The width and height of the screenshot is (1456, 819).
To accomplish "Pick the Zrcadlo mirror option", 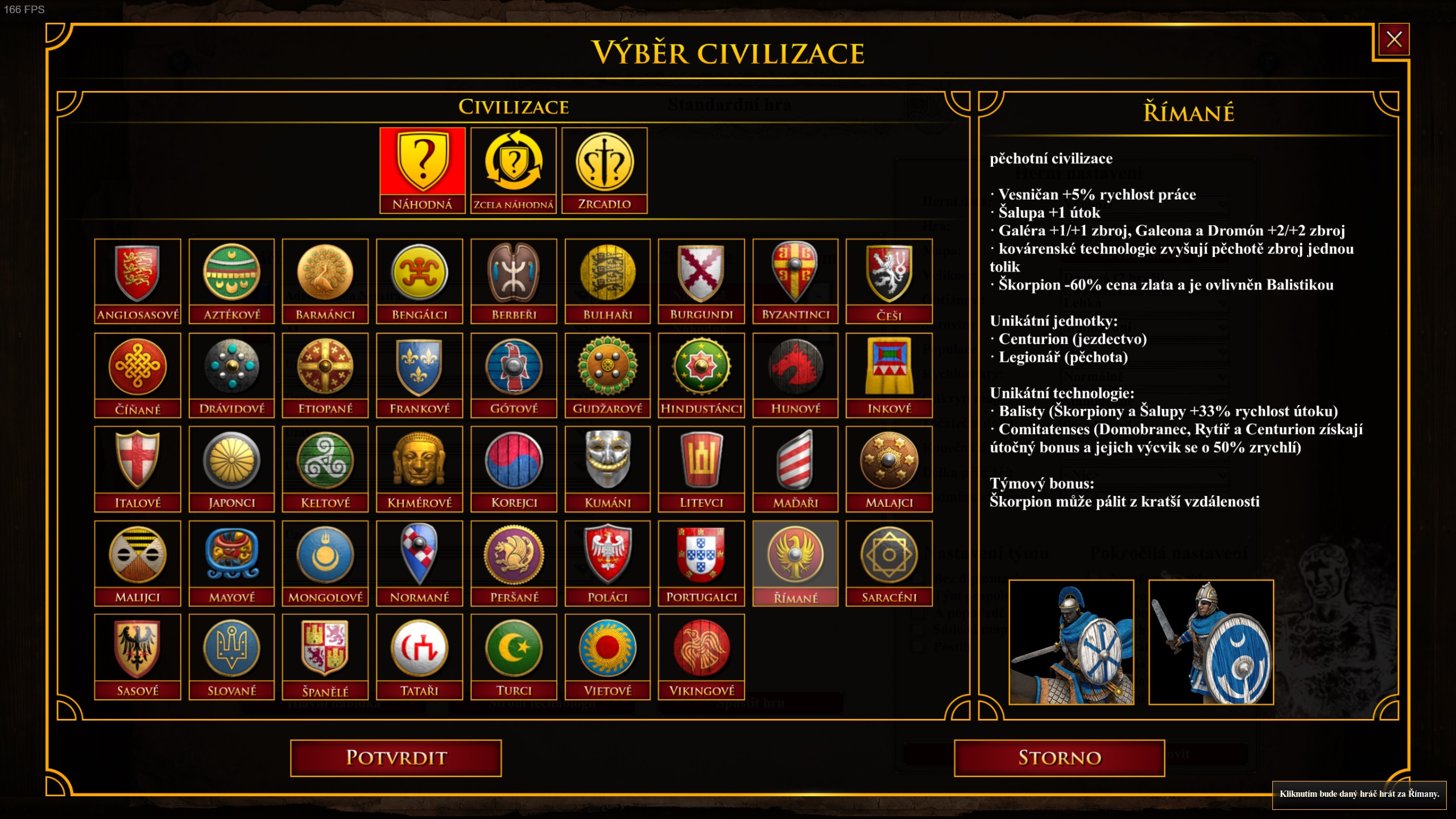I will click(x=604, y=169).
